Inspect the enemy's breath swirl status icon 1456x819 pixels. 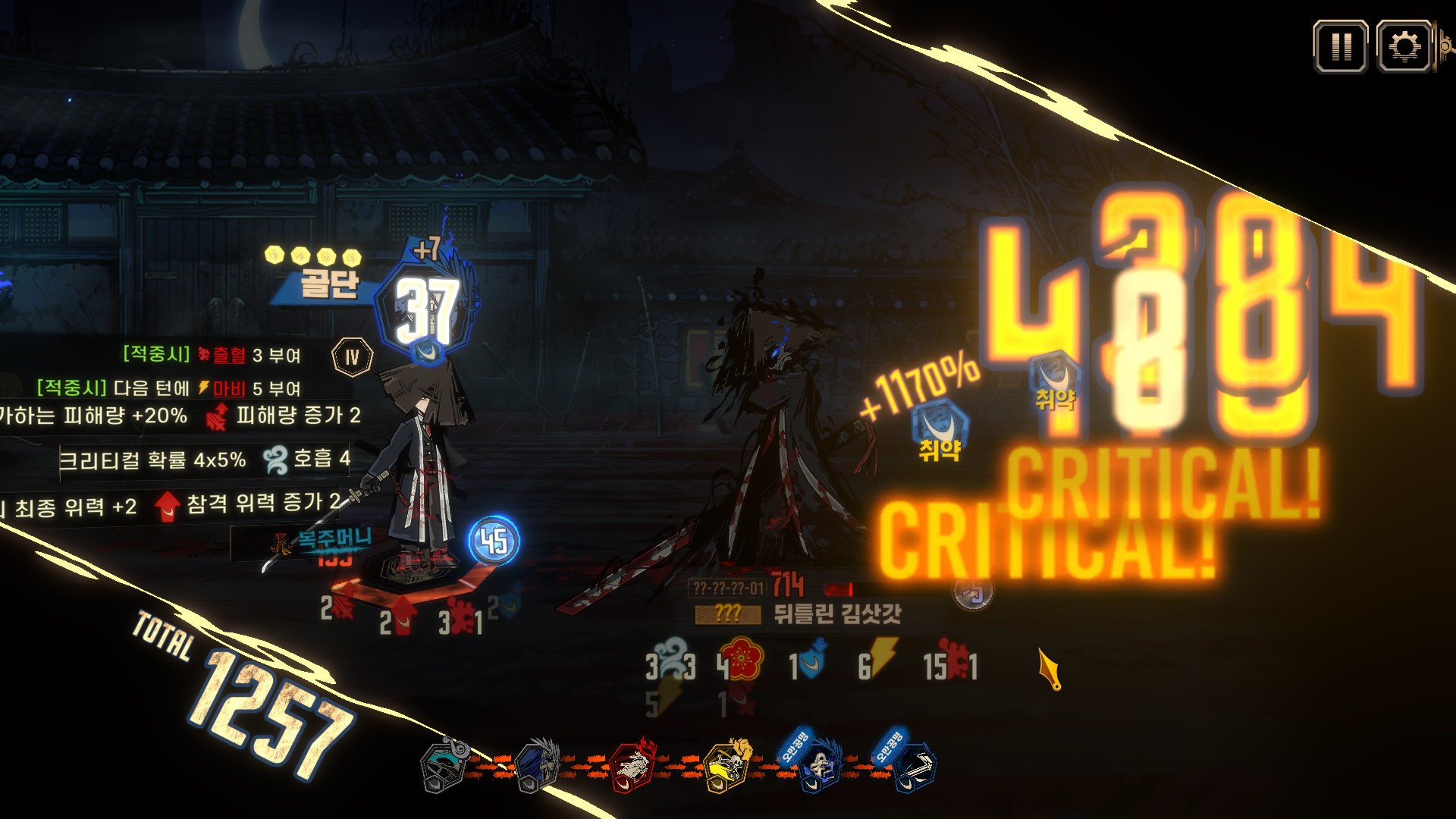670,658
